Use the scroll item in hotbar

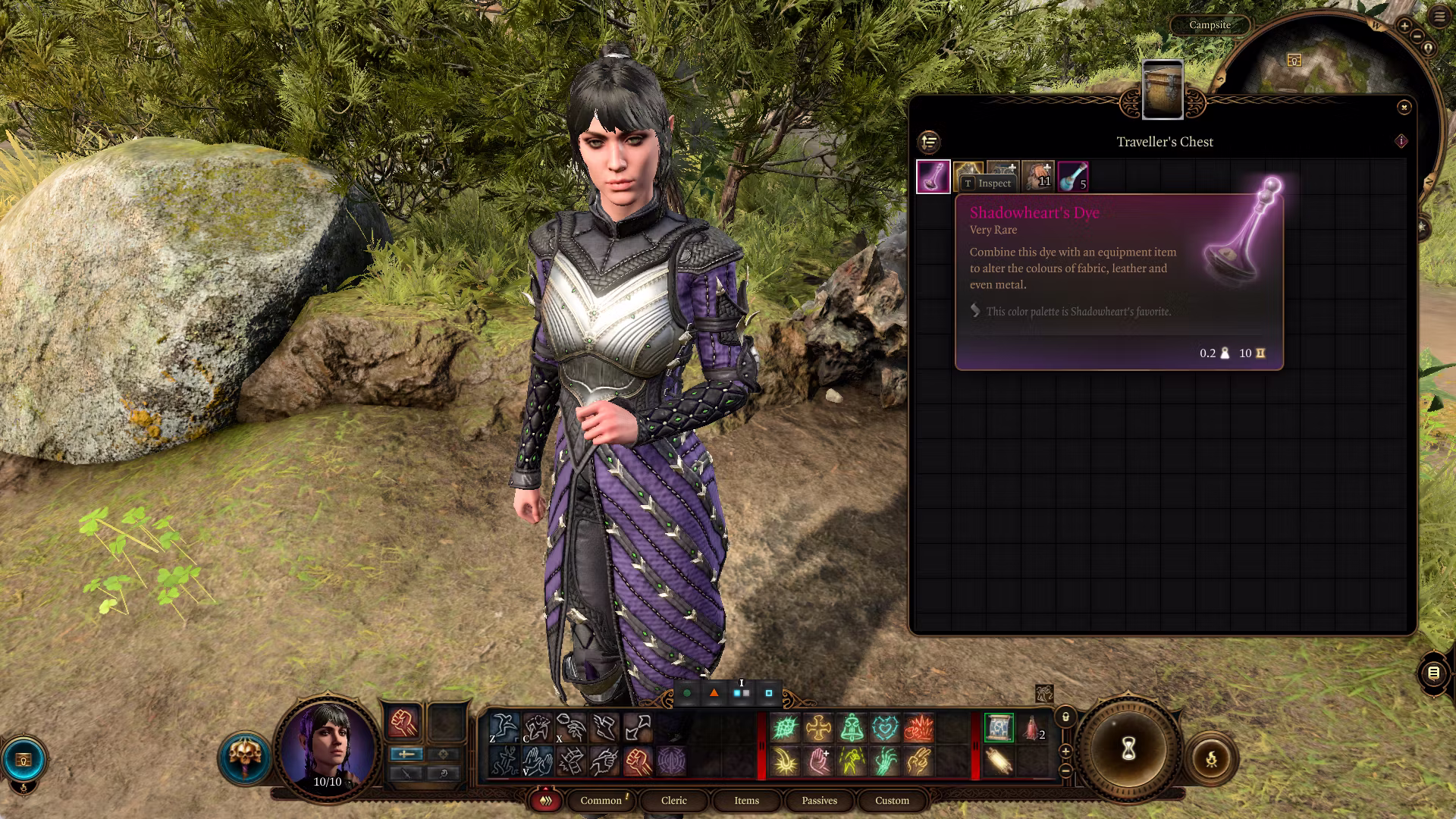pos(998,761)
